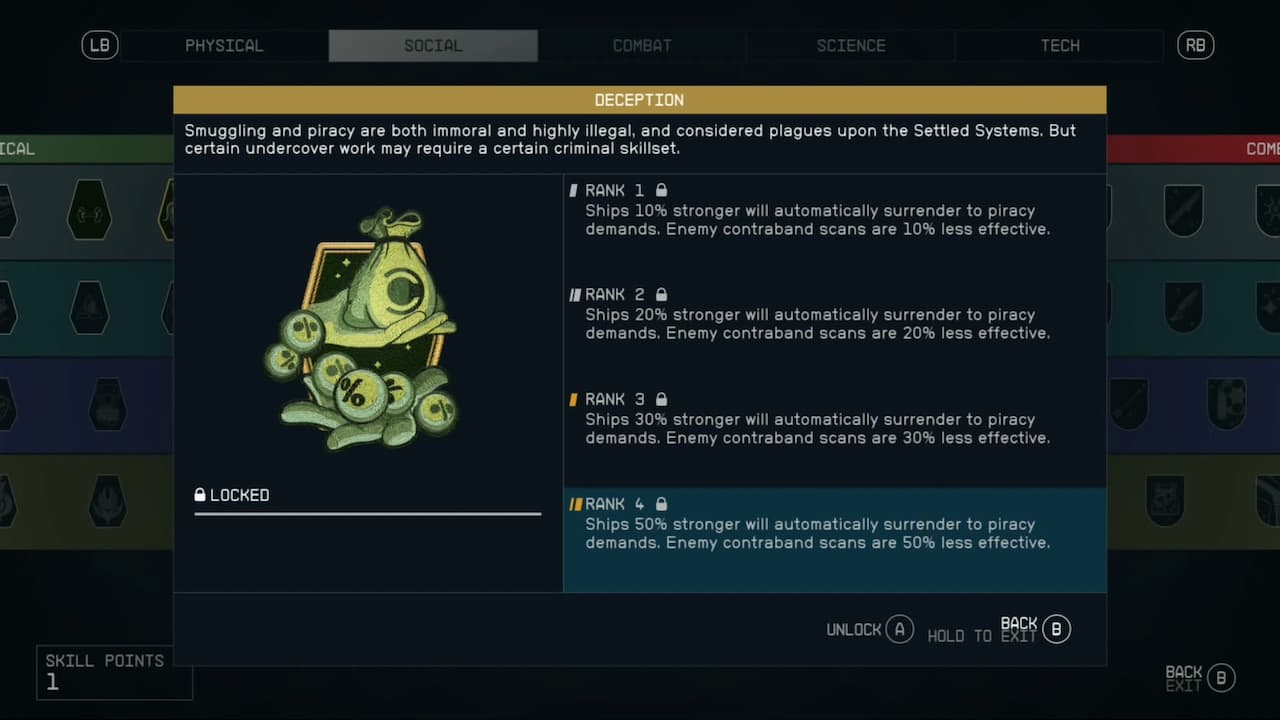Click the RB bumper icon

[x=1195, y=45]
